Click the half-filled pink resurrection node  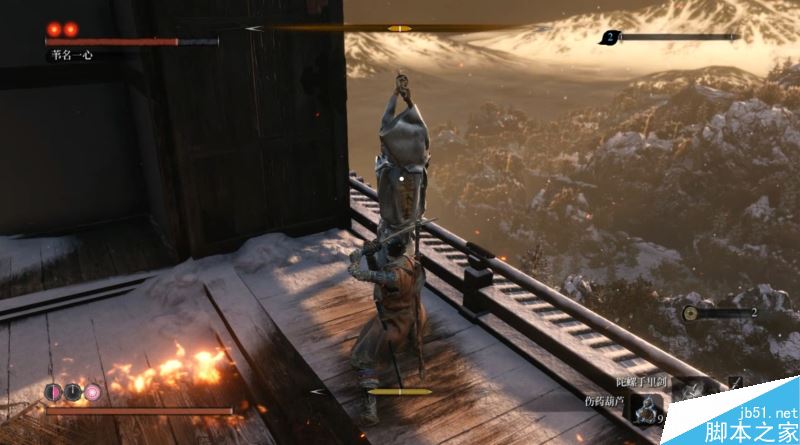point(54,392)
